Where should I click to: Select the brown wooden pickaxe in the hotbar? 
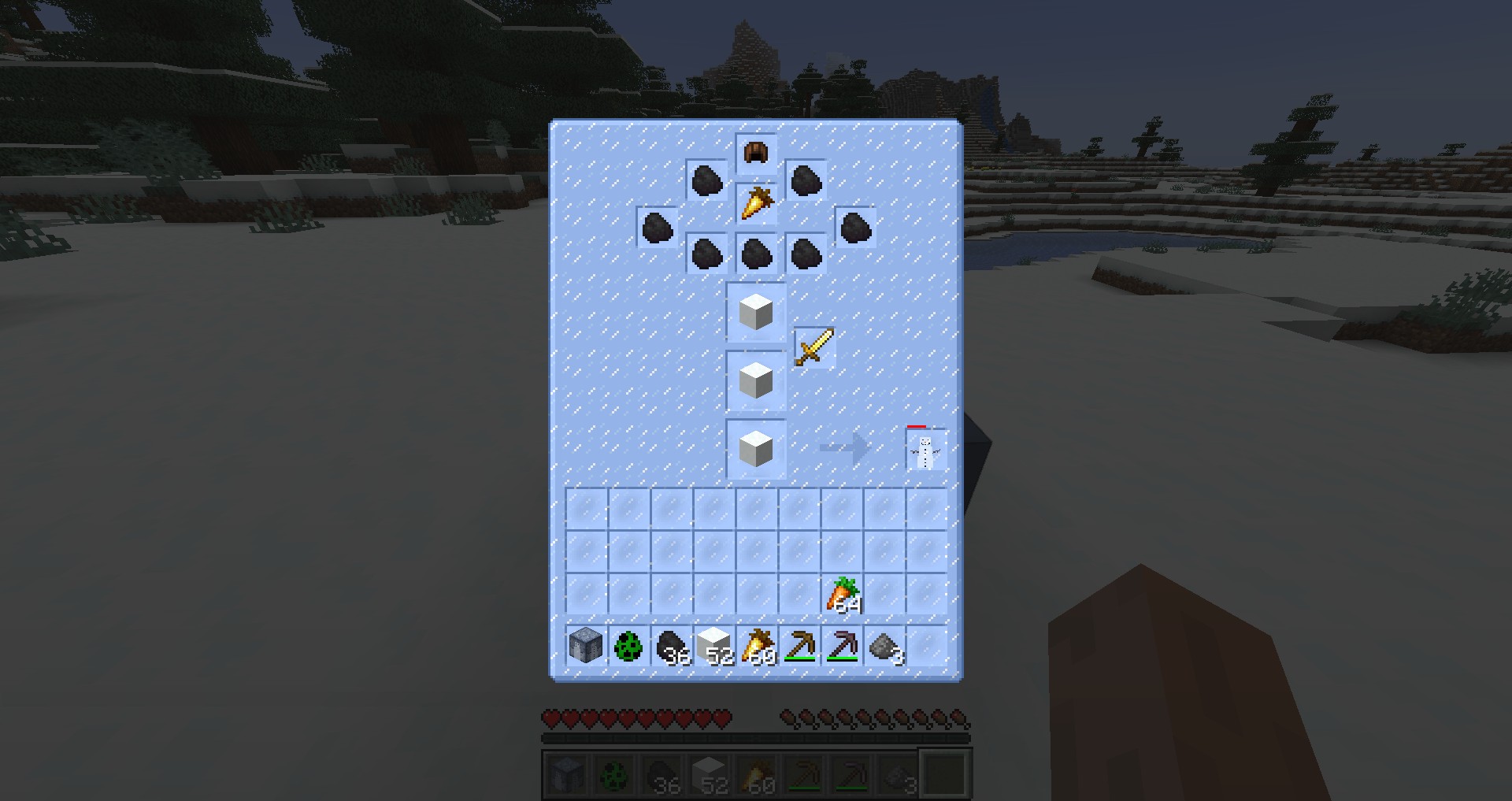[x=799, y=647]
